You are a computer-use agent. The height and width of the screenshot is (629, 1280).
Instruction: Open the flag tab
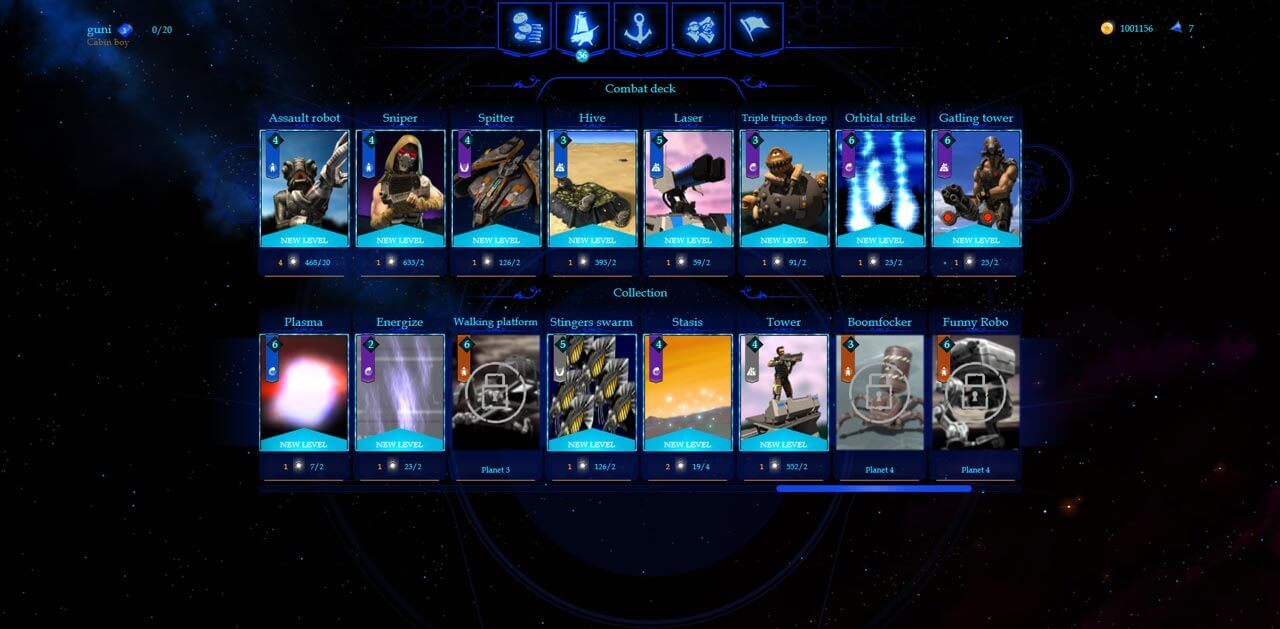coord(756,27)
